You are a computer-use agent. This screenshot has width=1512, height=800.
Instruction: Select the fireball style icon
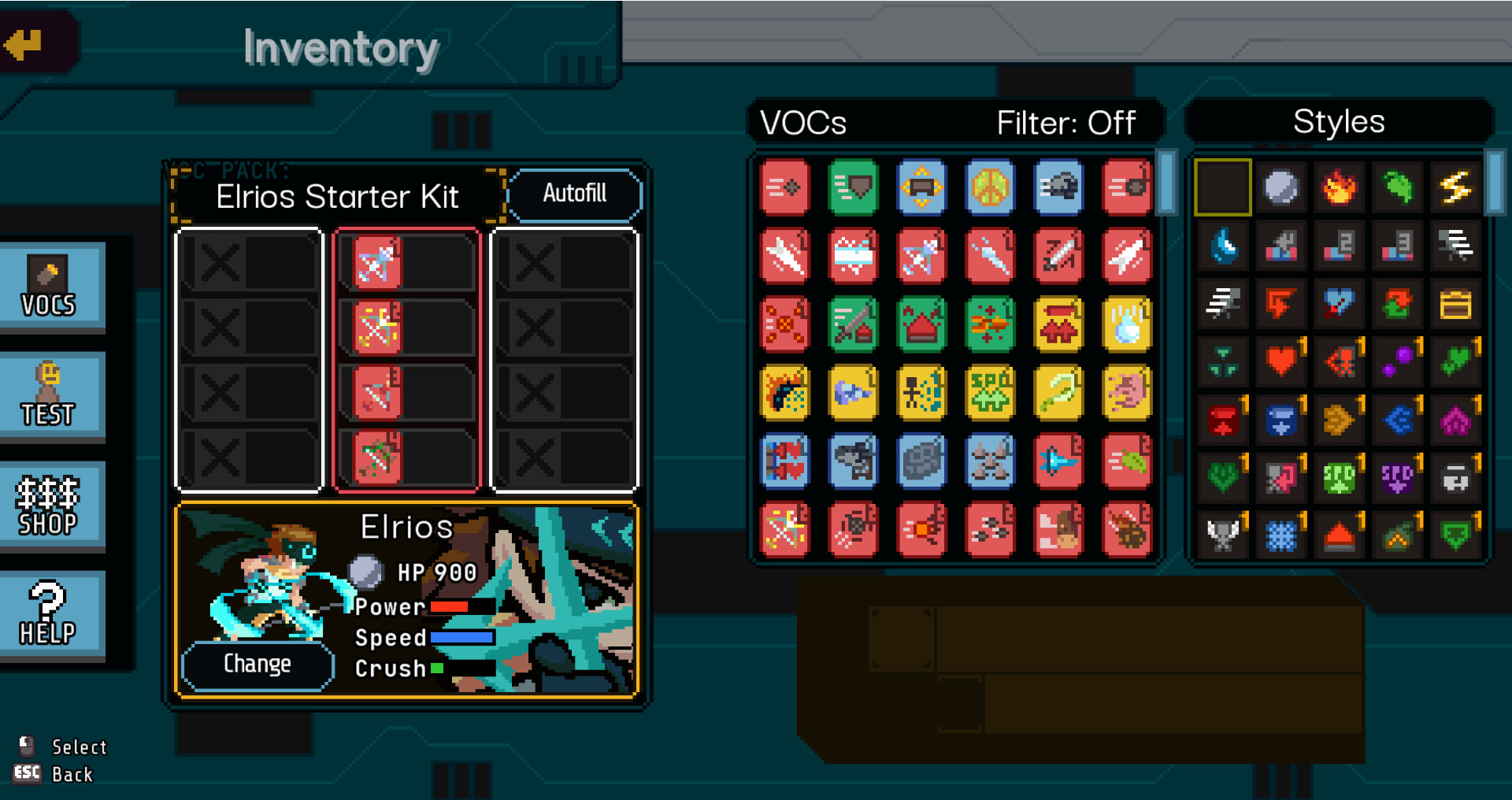point(1340,187)
